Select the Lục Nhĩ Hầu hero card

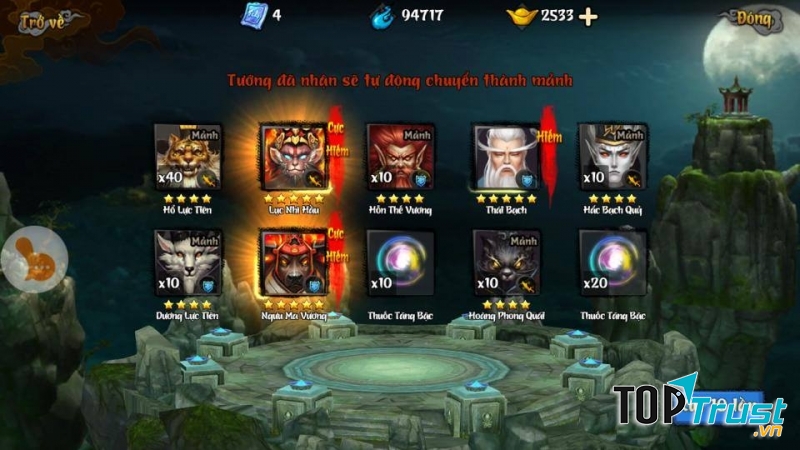coord(293,157)
